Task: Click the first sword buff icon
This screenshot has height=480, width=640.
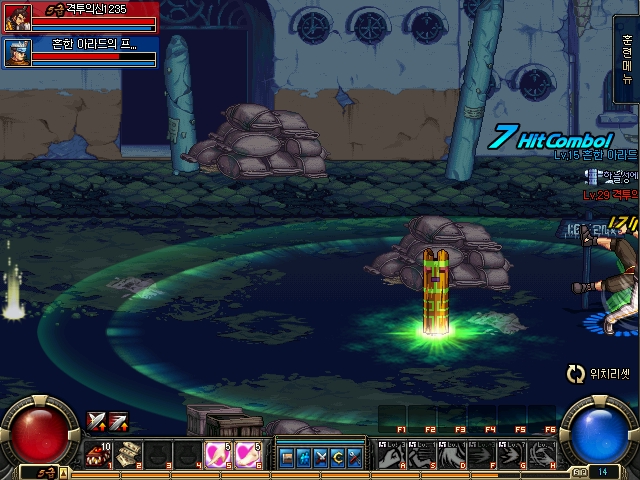Action: [96, 421]
